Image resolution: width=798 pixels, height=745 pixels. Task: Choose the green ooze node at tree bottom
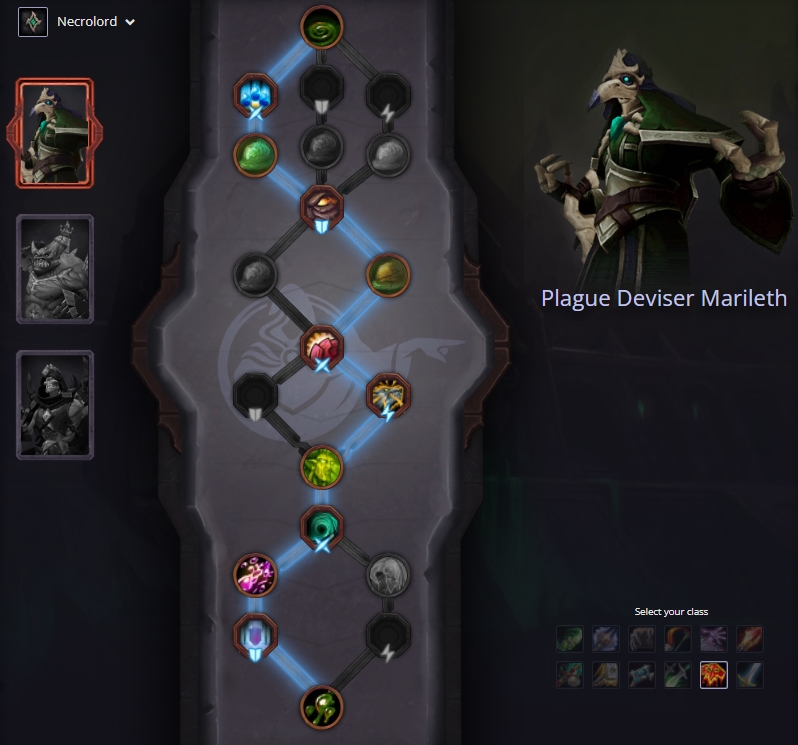click(322, 705)
